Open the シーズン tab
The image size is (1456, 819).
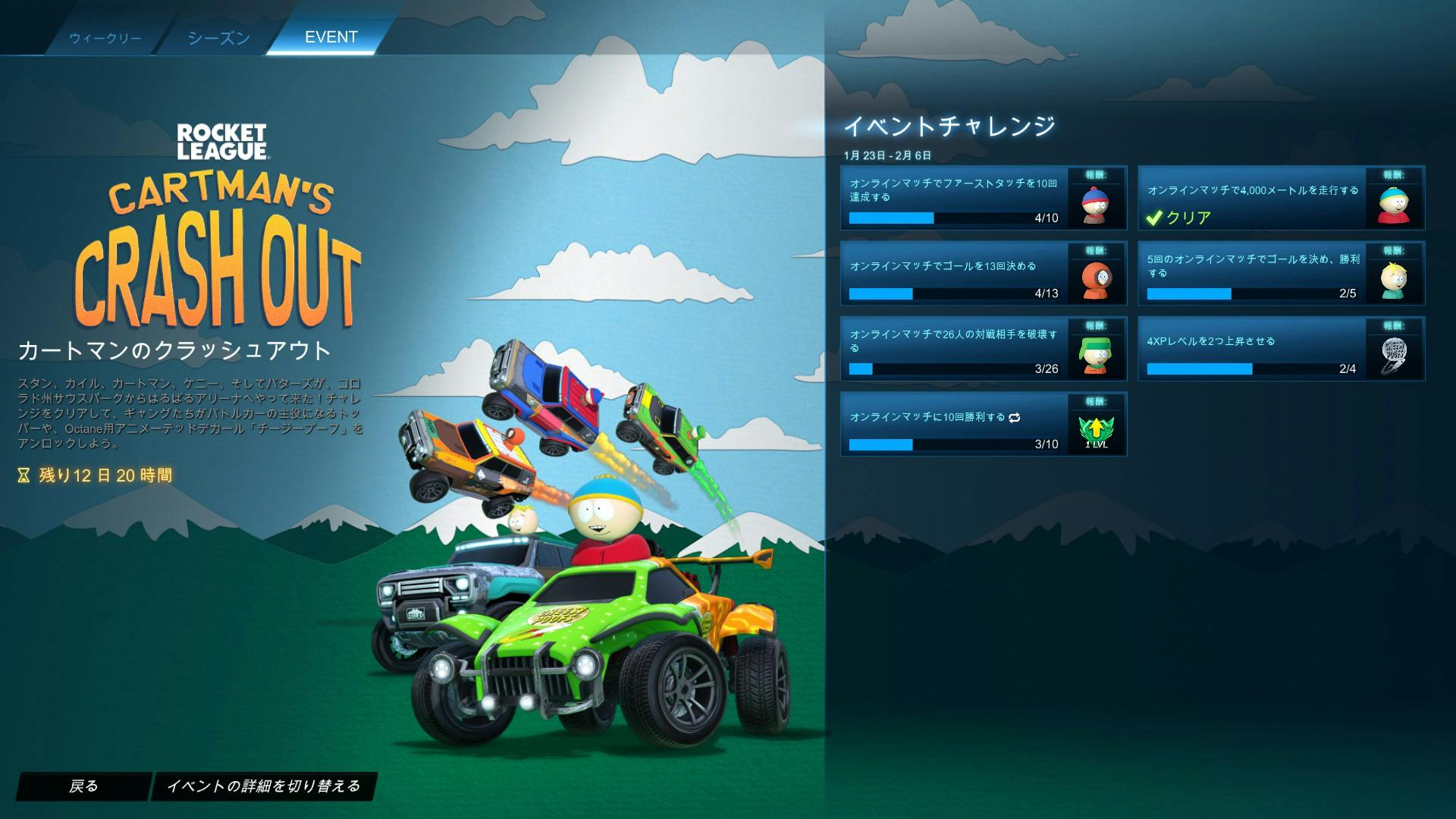coord(218,36)
